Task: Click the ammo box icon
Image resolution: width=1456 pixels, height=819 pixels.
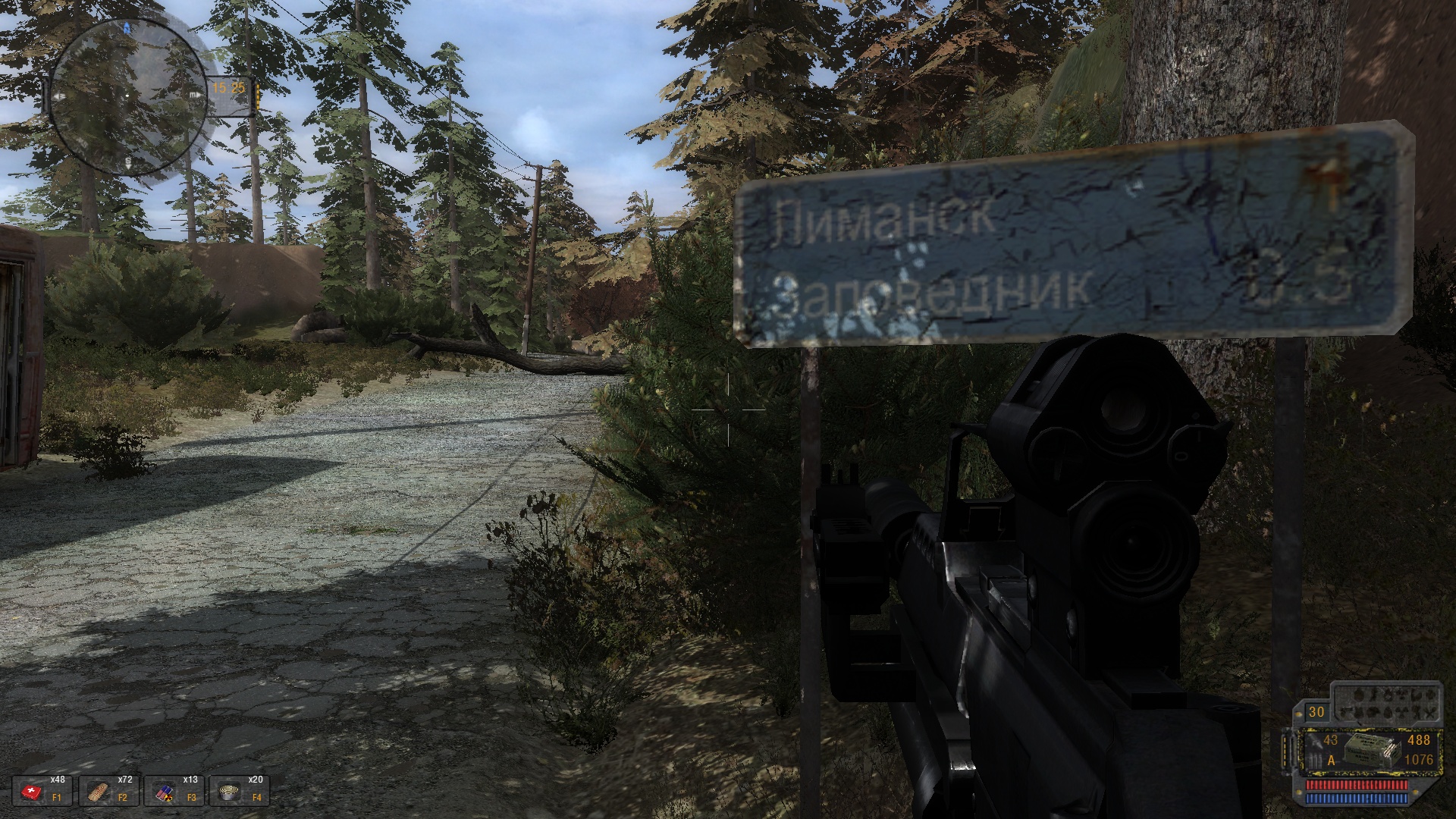Action: tap(1364, 752)
